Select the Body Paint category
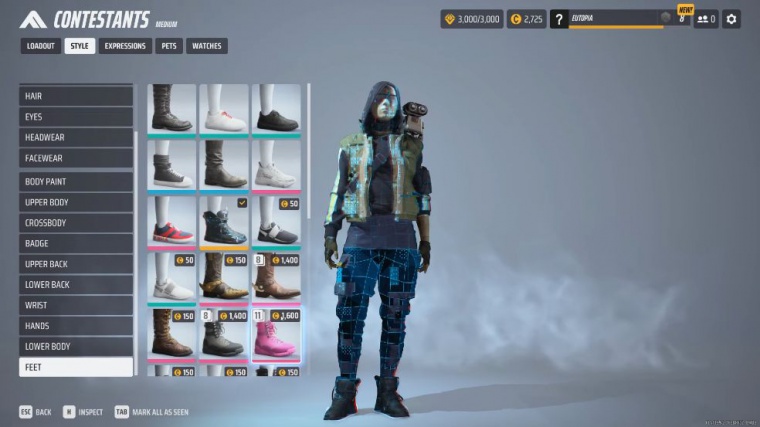Screen dimensions: 760x427 coord(76,182)
